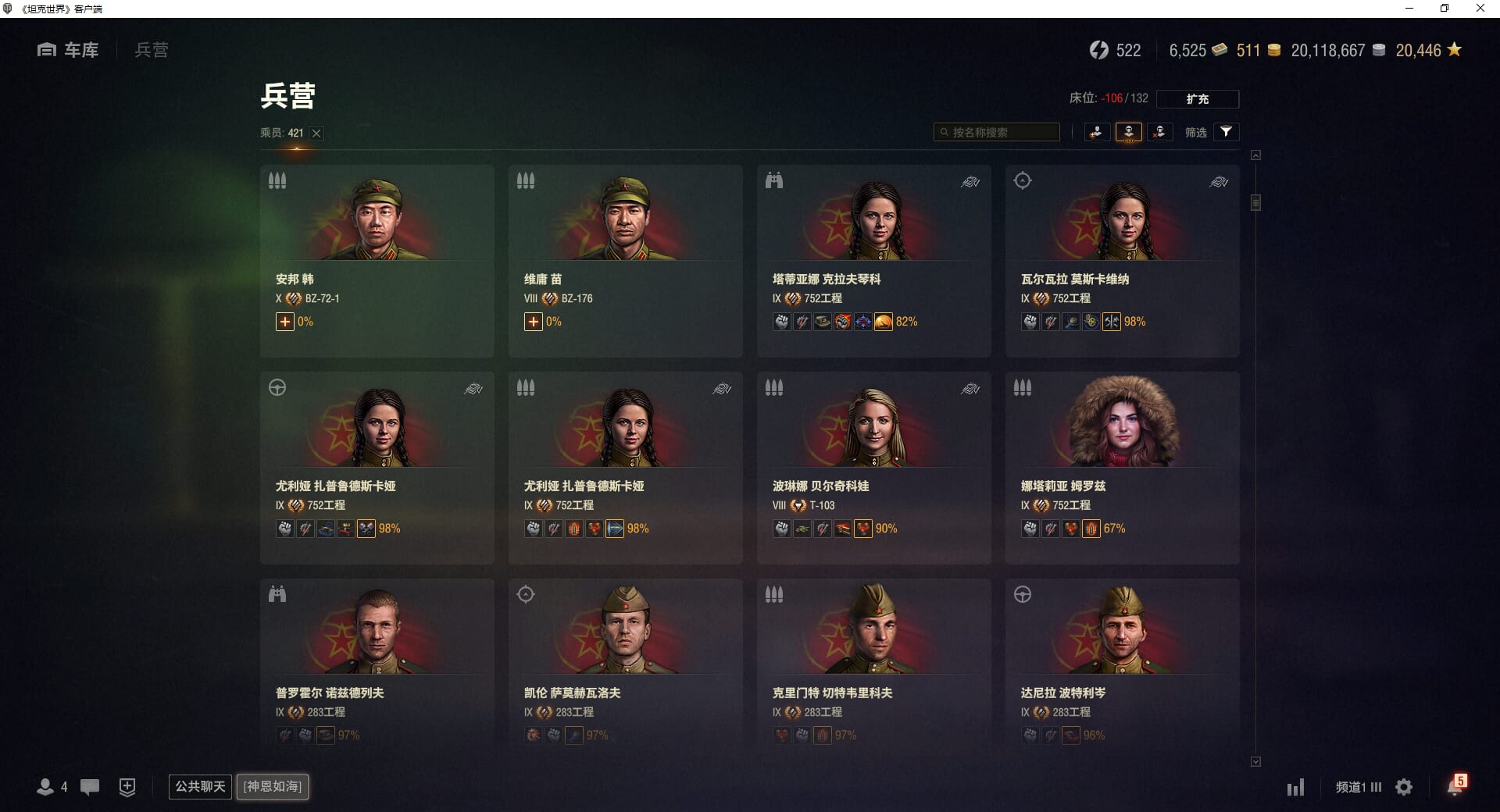Open the [神恩如海] clan chat channel
This screenshot has height=812, width=1500.
pos(273,786)
